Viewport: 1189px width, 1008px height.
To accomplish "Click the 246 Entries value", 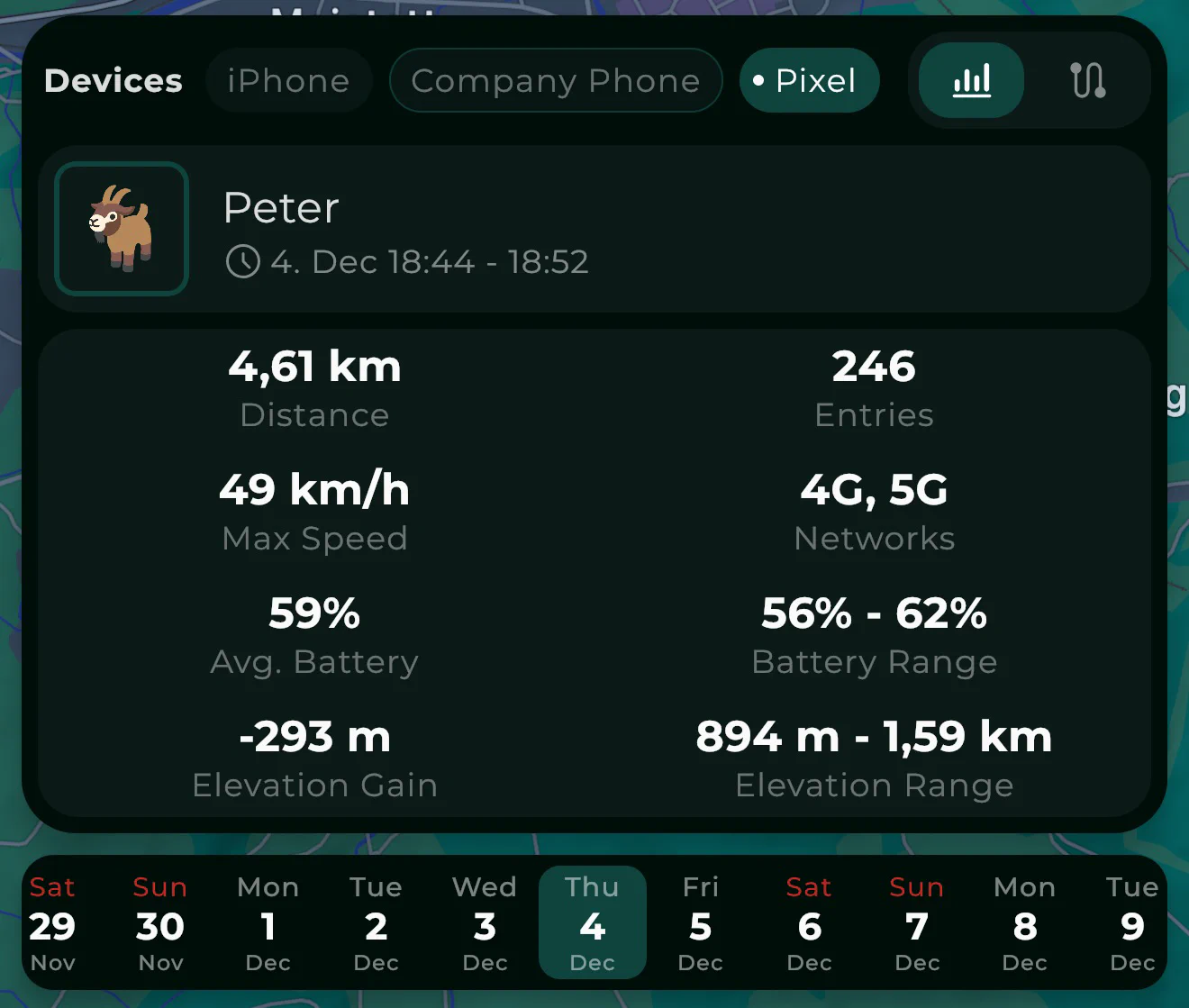I will [x=874, y=387].
